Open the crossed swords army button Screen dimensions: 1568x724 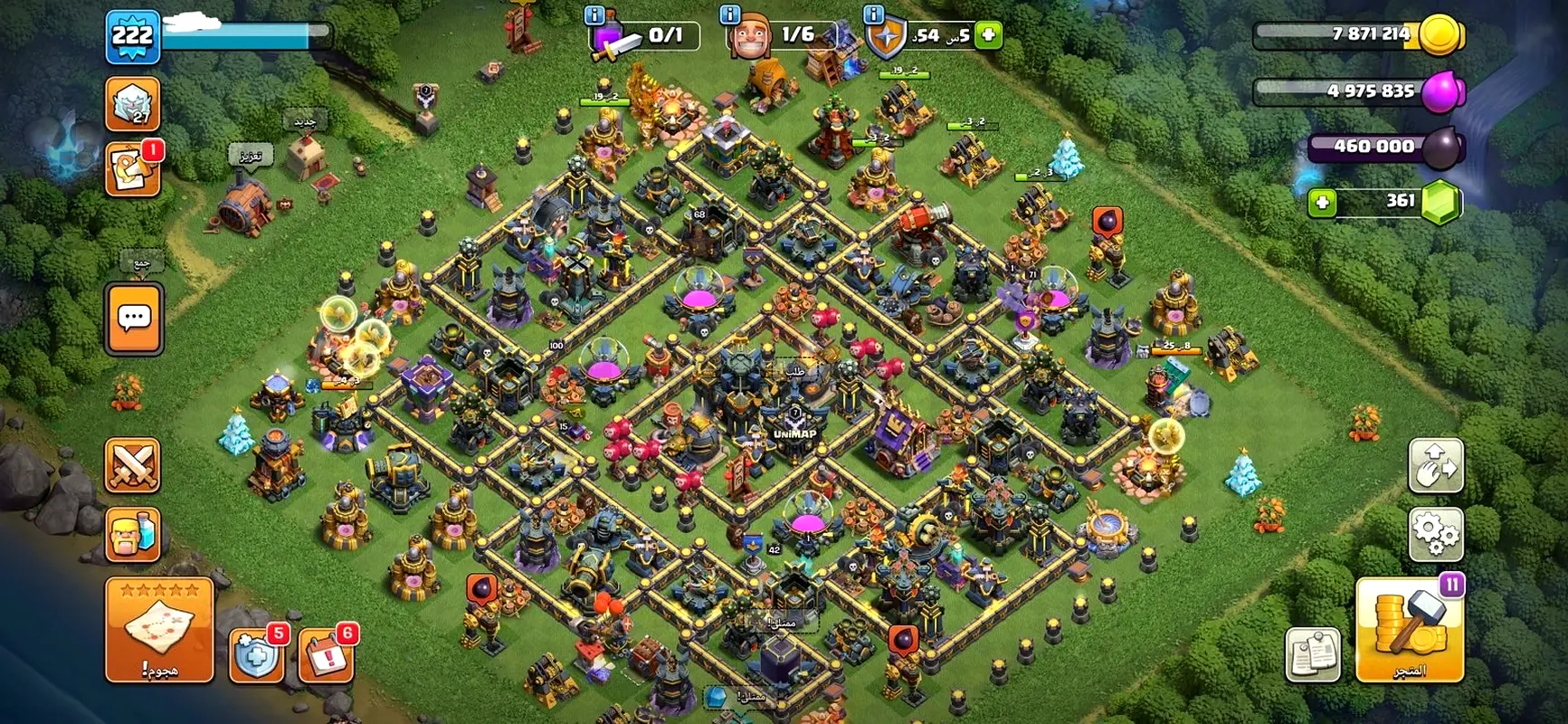pos(133,465)
